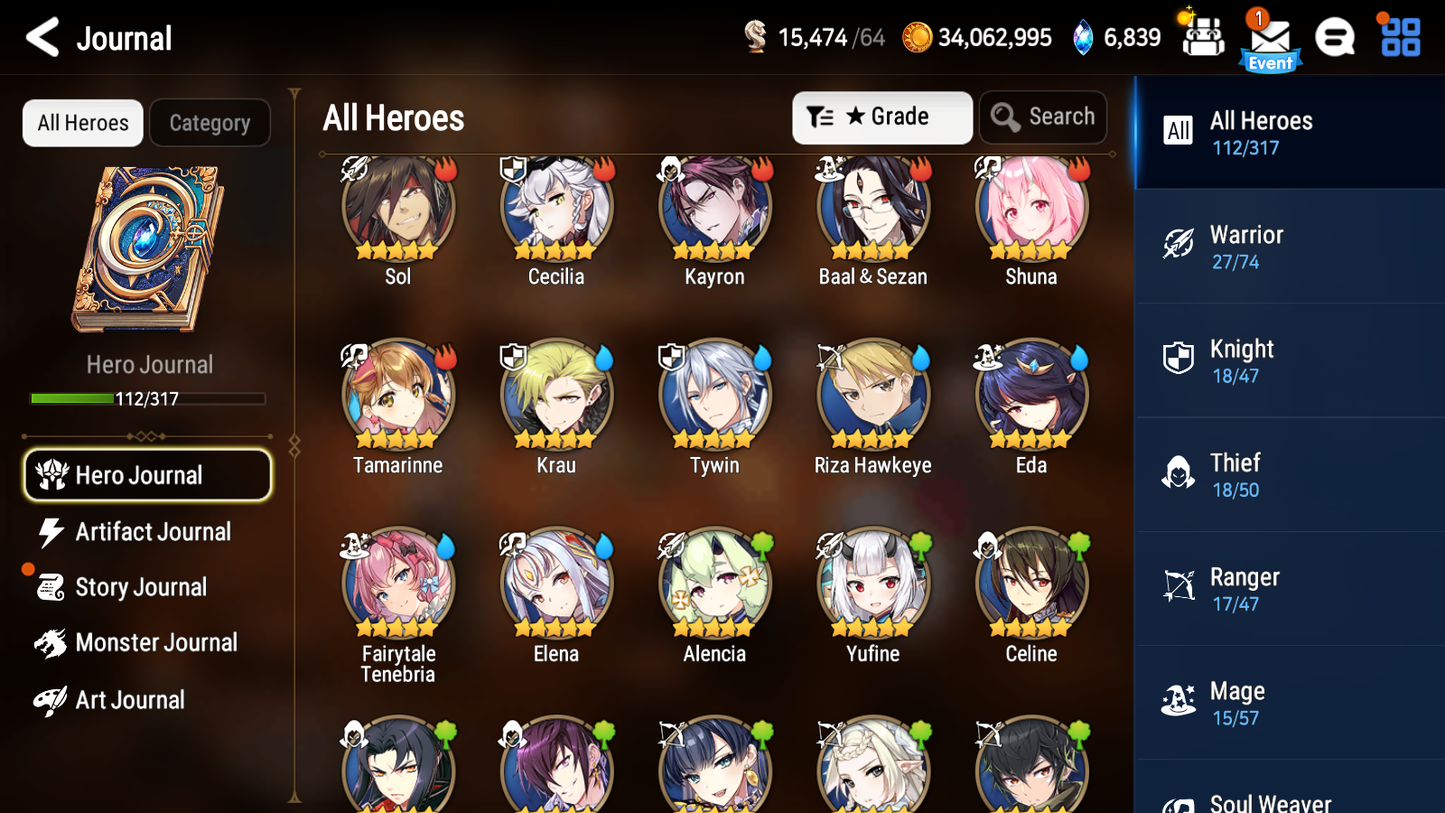The height and width of the screenshot is (813, 1445).
Task: Open the Grade filter dropdown
Action: click(882, 117)
